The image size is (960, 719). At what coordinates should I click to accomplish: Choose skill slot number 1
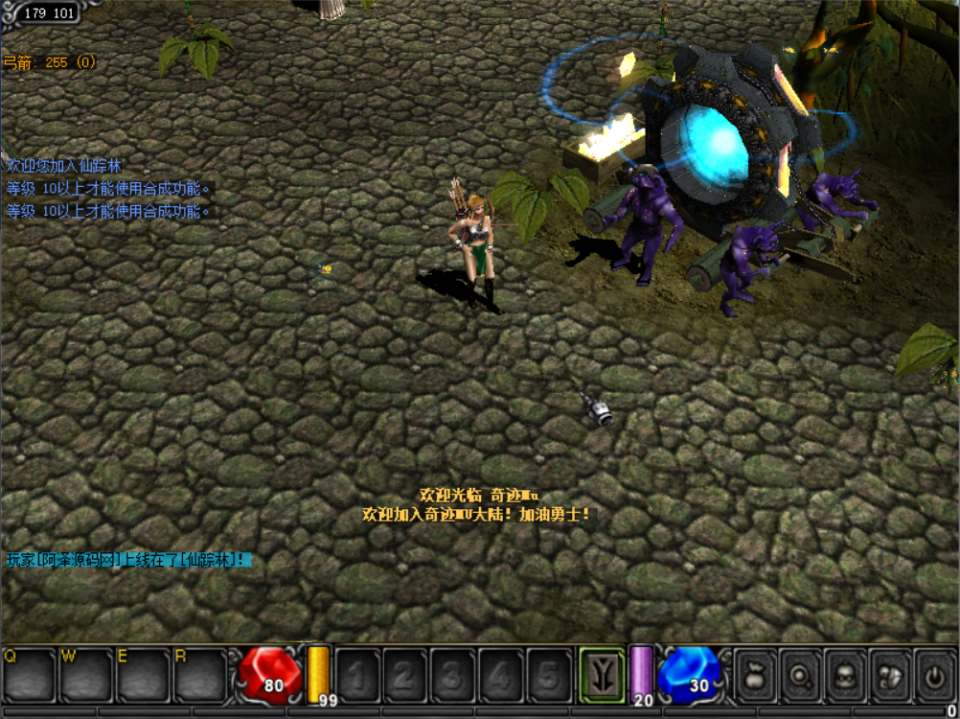(x=357, y=675)
